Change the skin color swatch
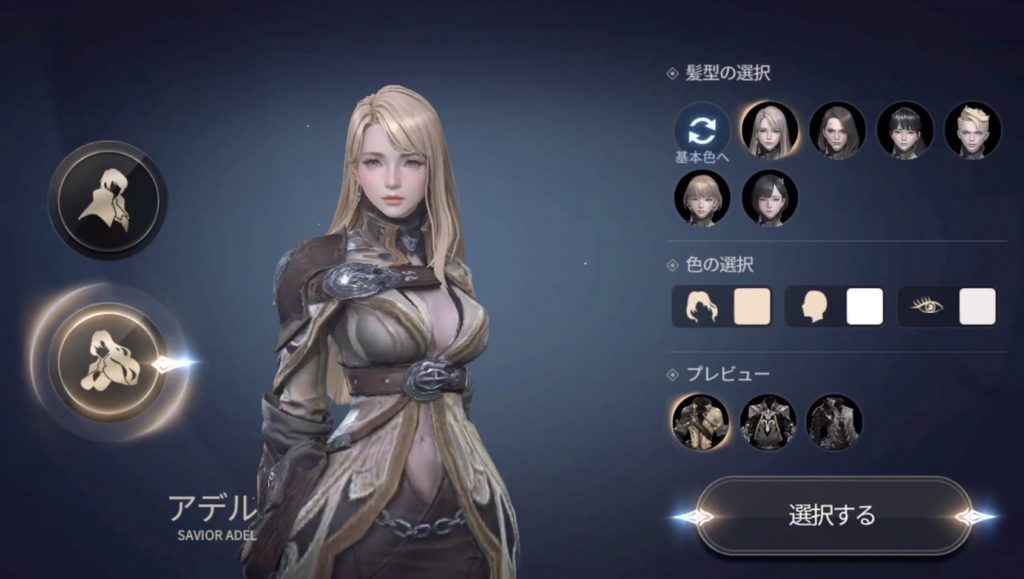The height and width of the screenshot is (579, 1024). point(864,307)
